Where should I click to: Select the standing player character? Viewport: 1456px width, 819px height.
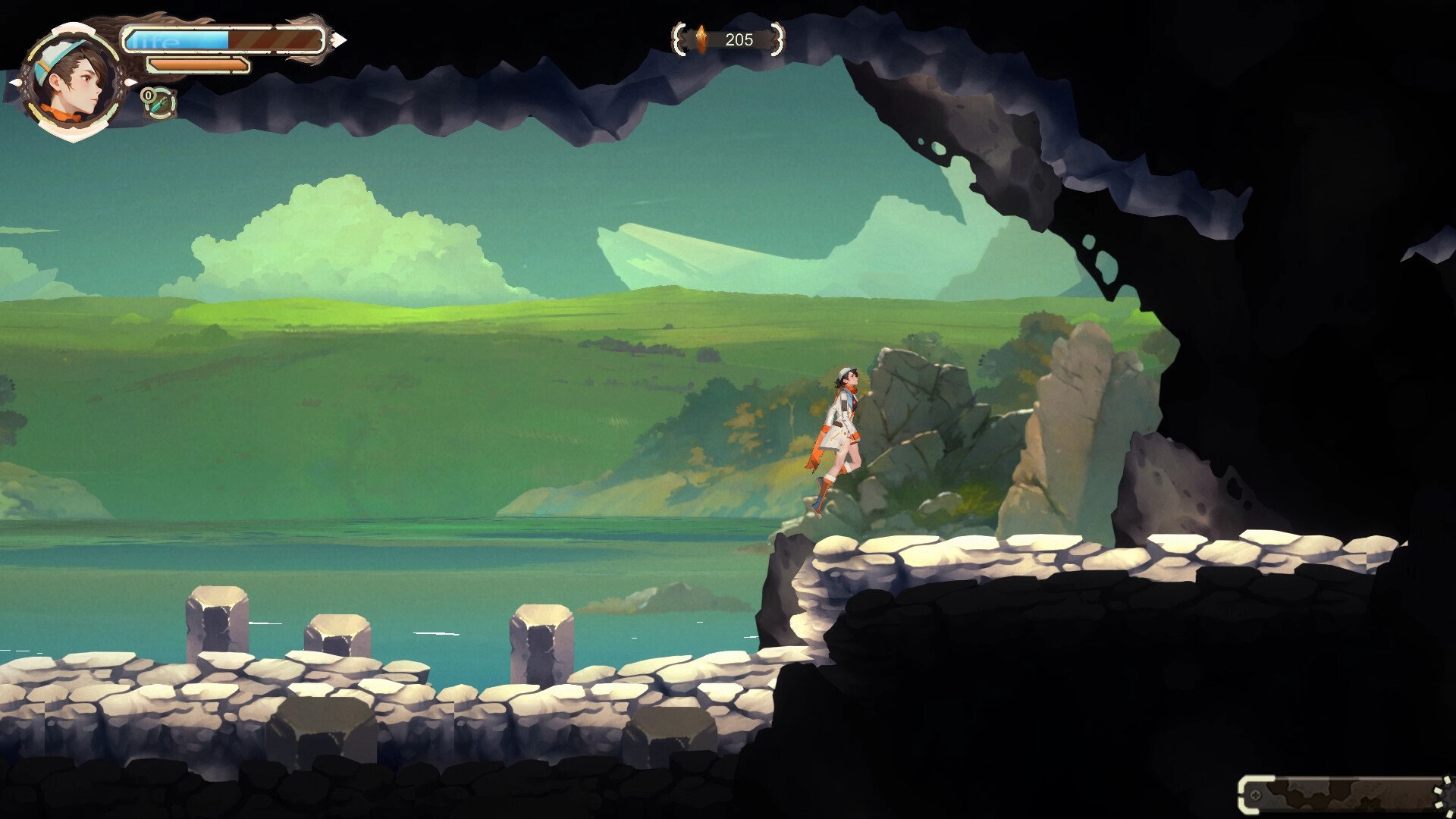pyautogui.click(x=843, y=432)
